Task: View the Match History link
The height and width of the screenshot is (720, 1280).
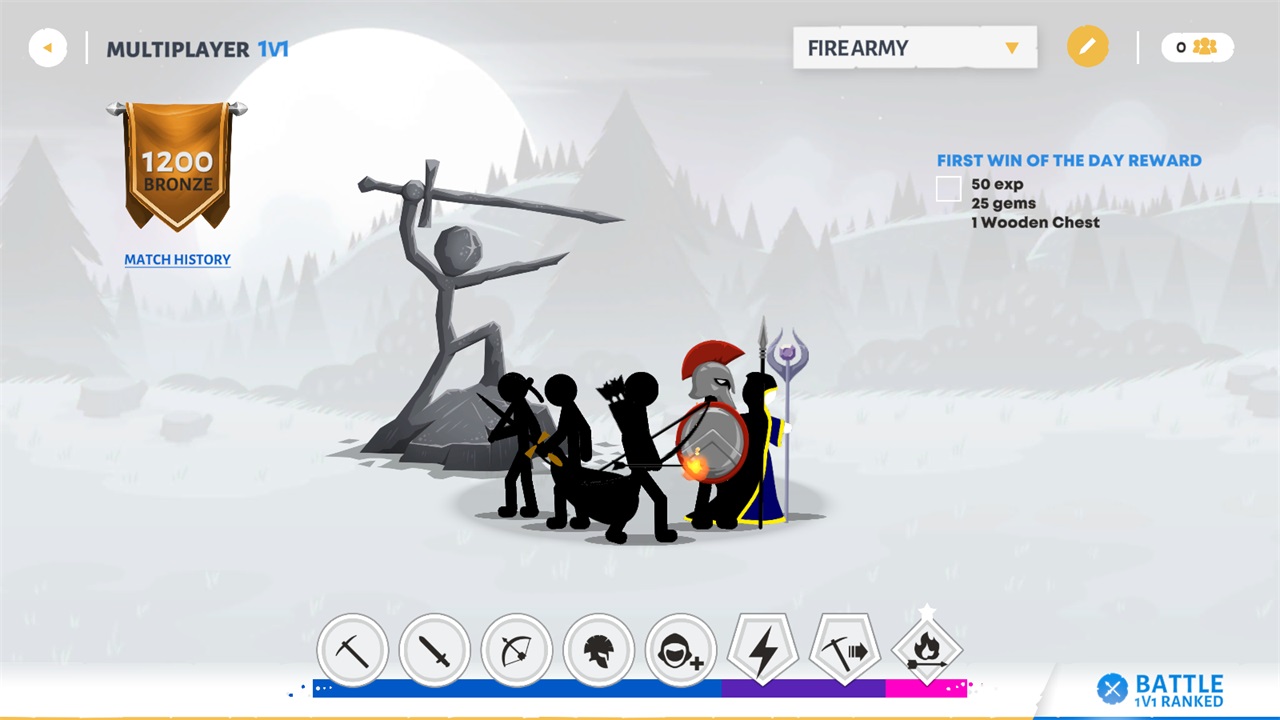Action: (x=177, y=260)
